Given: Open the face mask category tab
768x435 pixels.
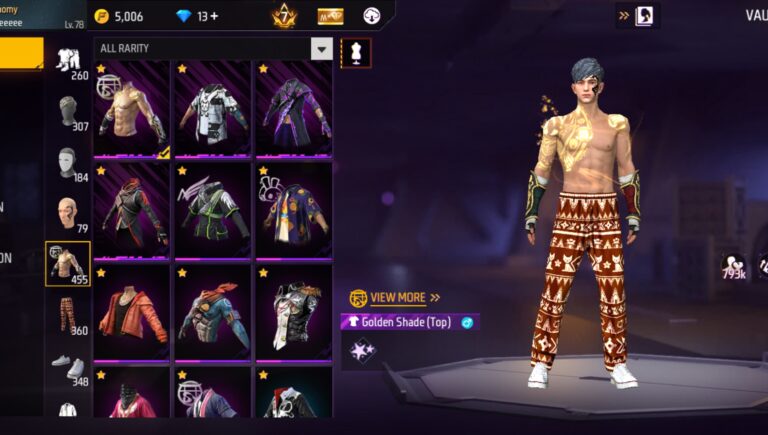Looking at the screenshot, I should (68, 163).
